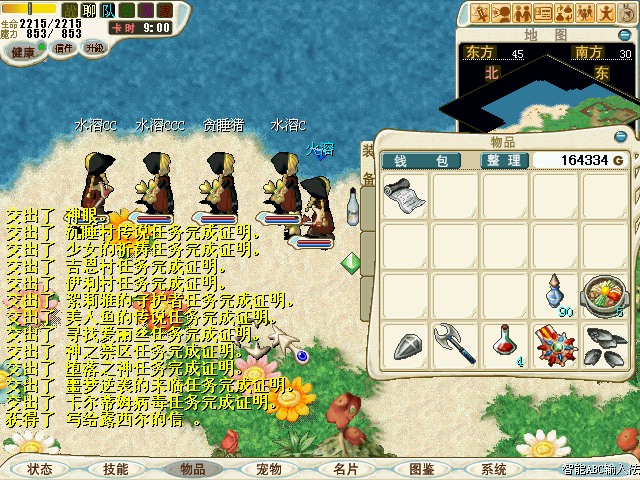
Task: Open the 名片 name card menu
Action: point(345,468)
